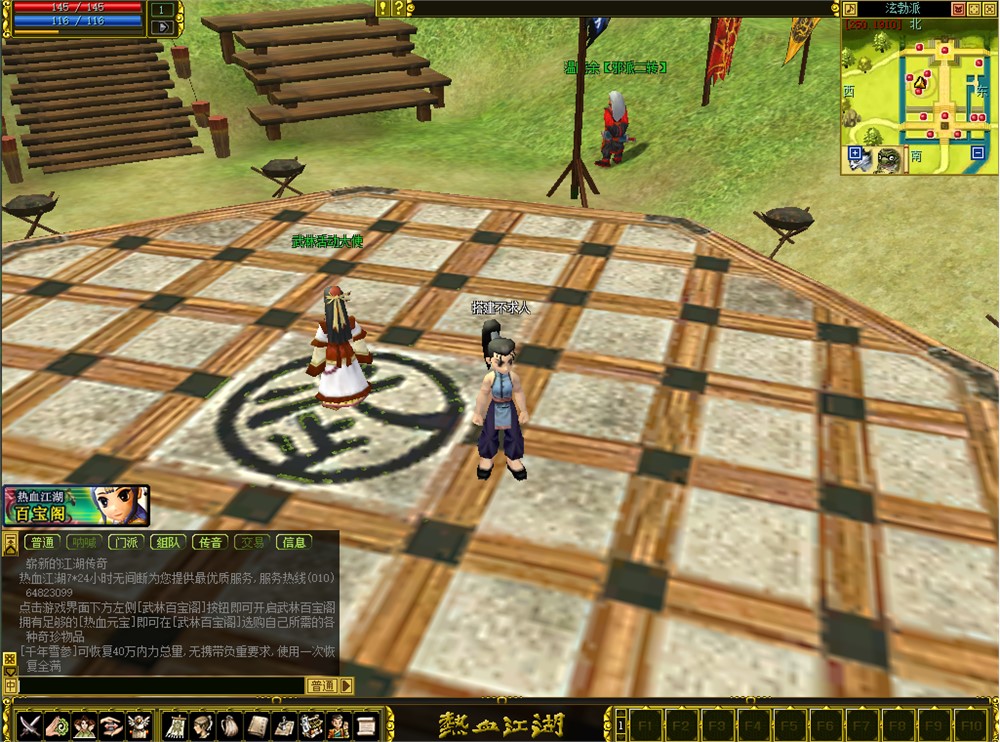
Task: Open the sack bag inventory icon
Action: [230, 724]
